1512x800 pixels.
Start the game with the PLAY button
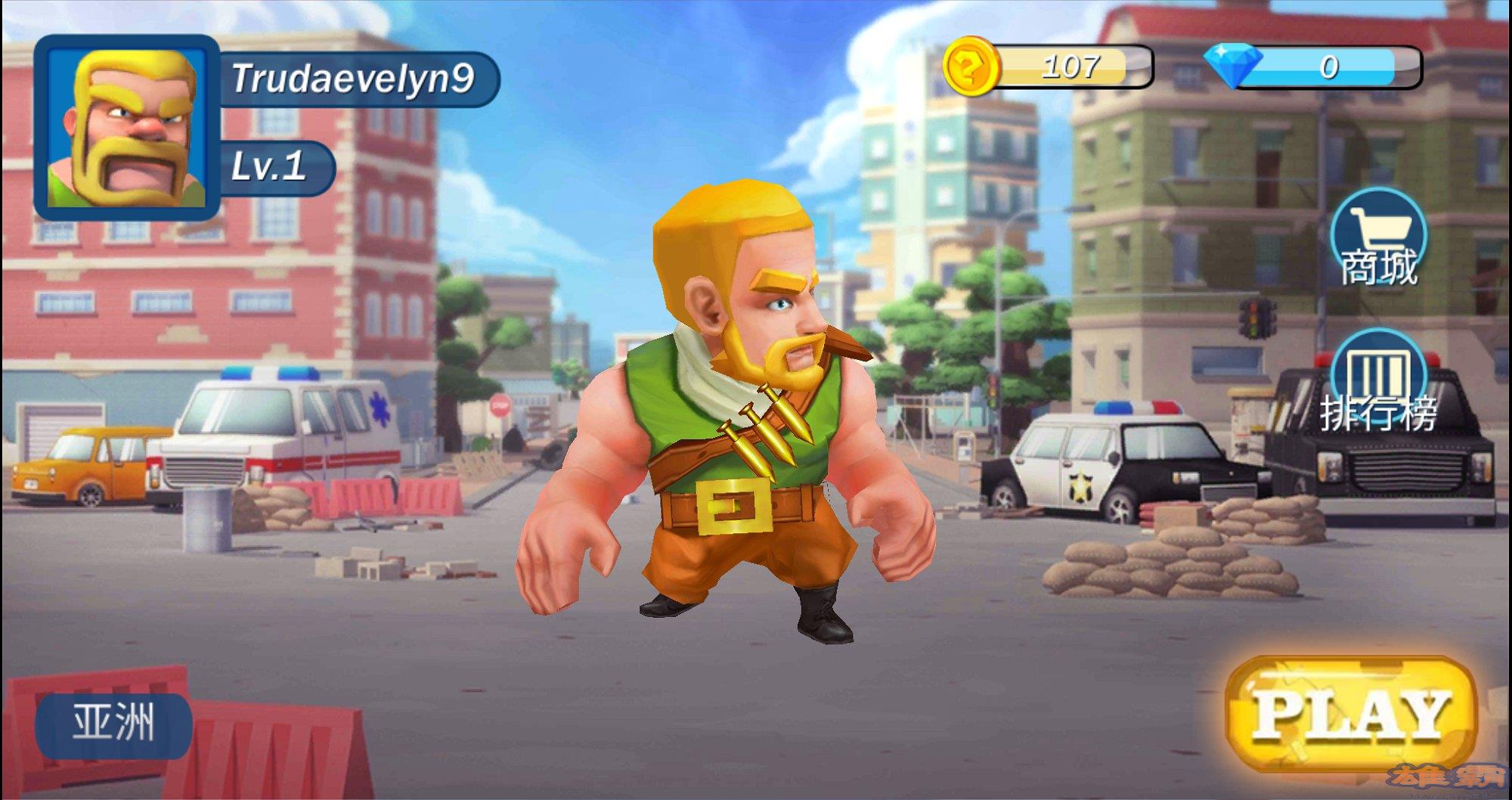pos(1351,713)
